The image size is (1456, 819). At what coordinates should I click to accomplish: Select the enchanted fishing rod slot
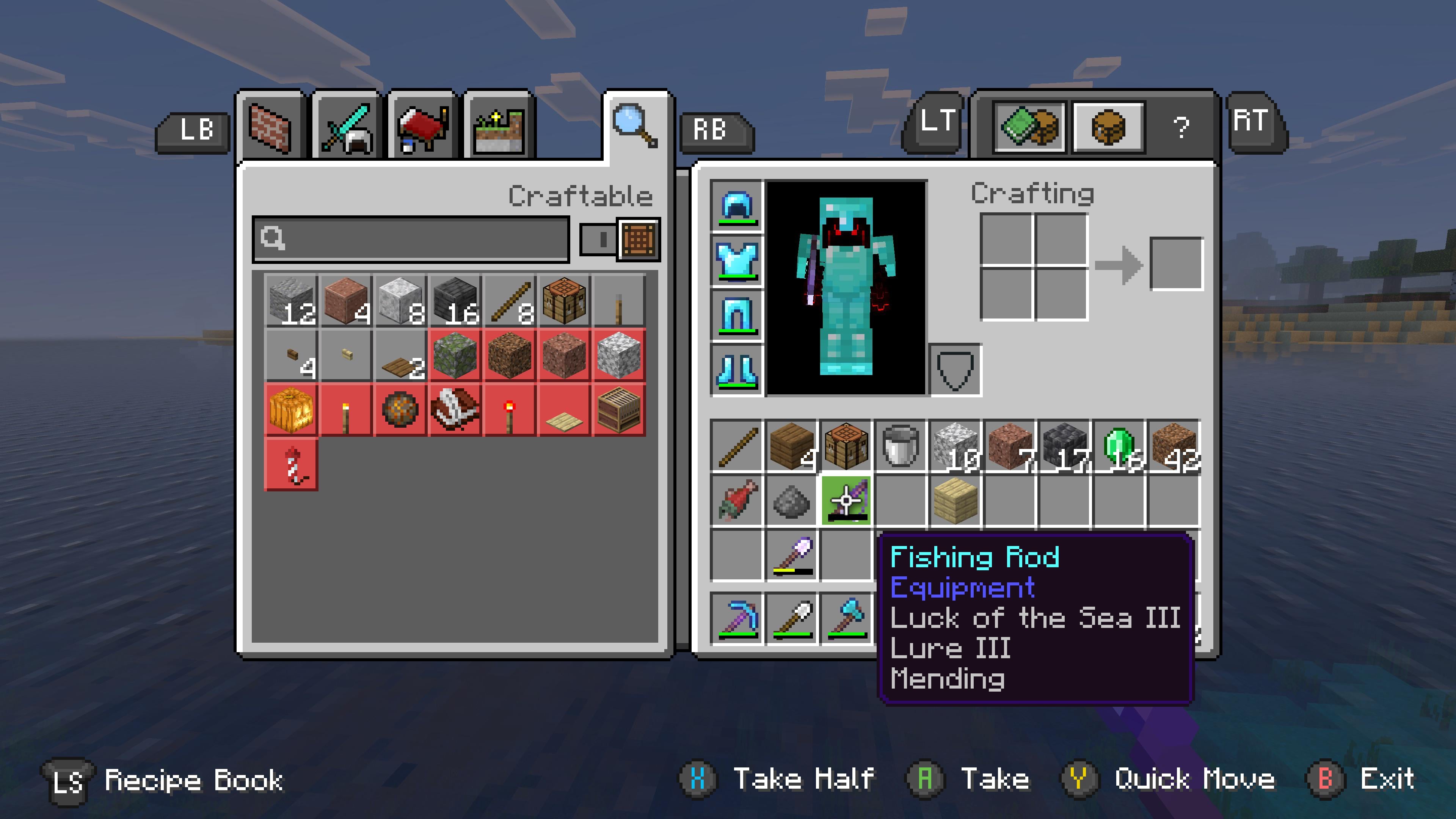(x=846, y=500)
